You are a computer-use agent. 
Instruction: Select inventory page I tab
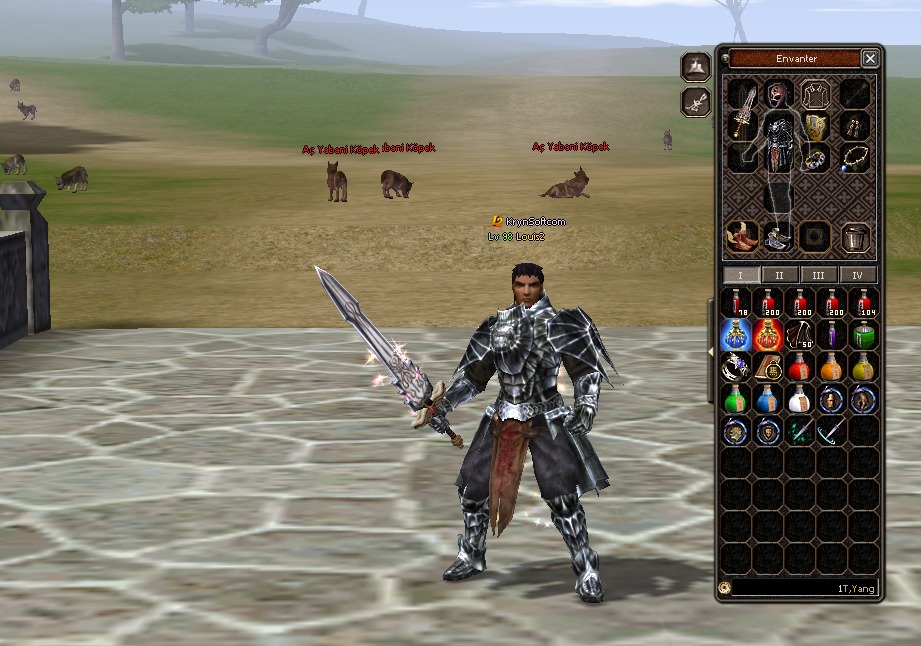[741, 275]
